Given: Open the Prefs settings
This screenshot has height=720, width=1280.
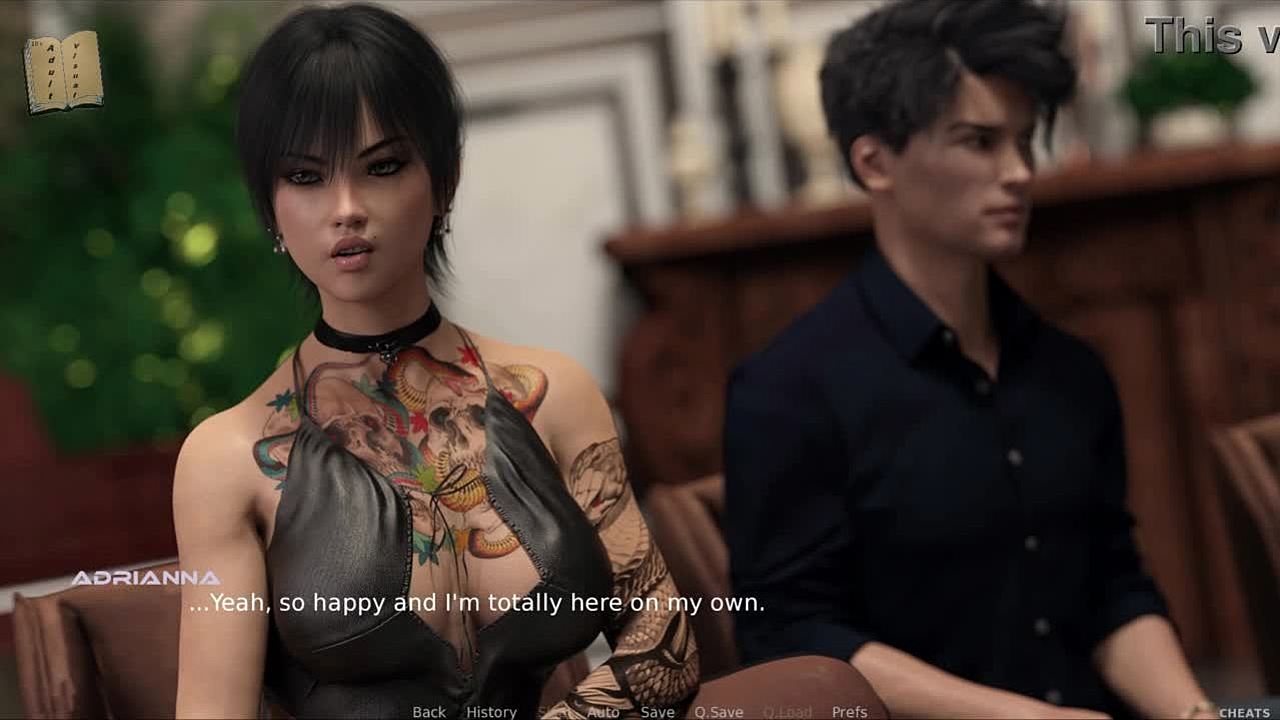Looking at the screenshot, I should click(849, 712).
